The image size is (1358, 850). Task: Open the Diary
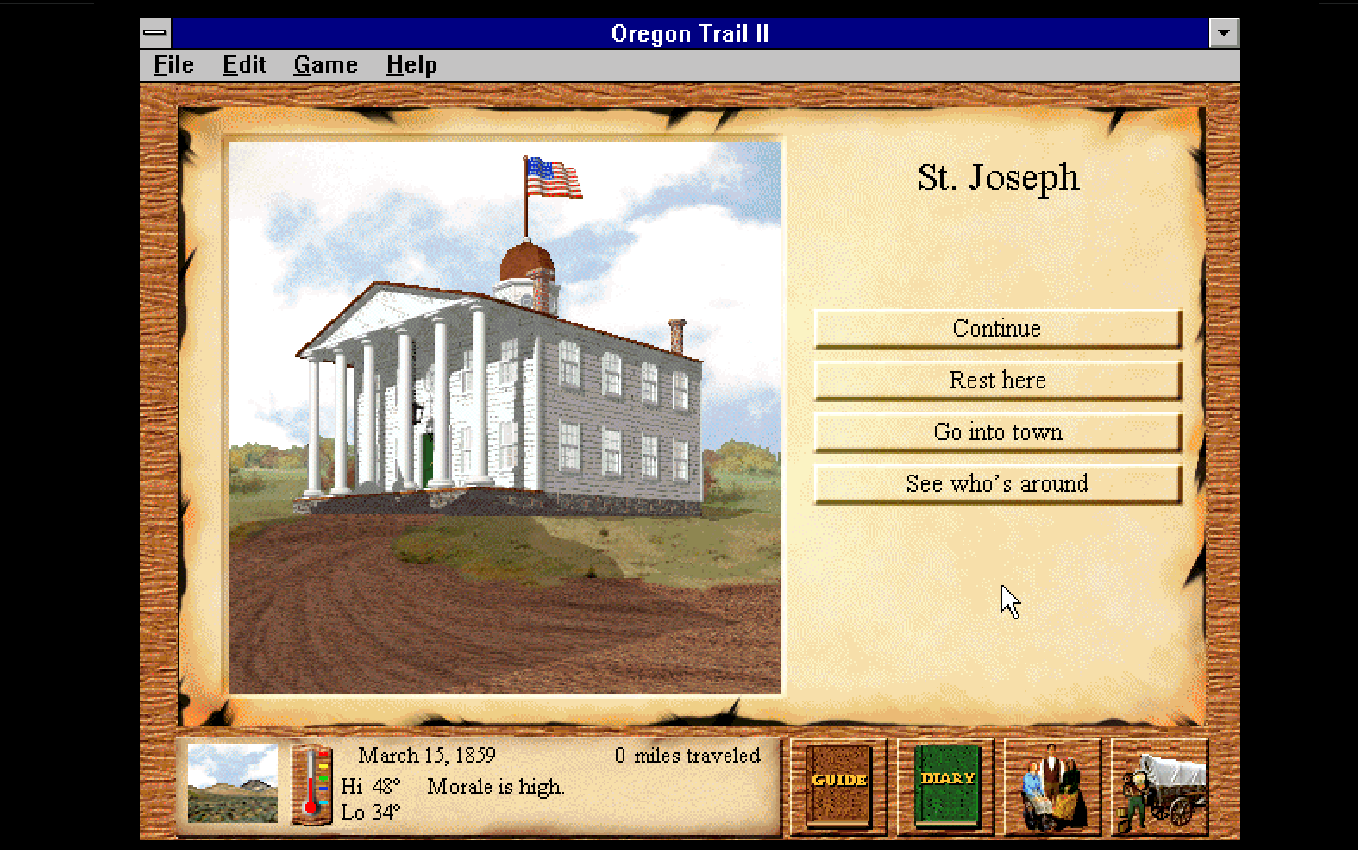(945, 786)
